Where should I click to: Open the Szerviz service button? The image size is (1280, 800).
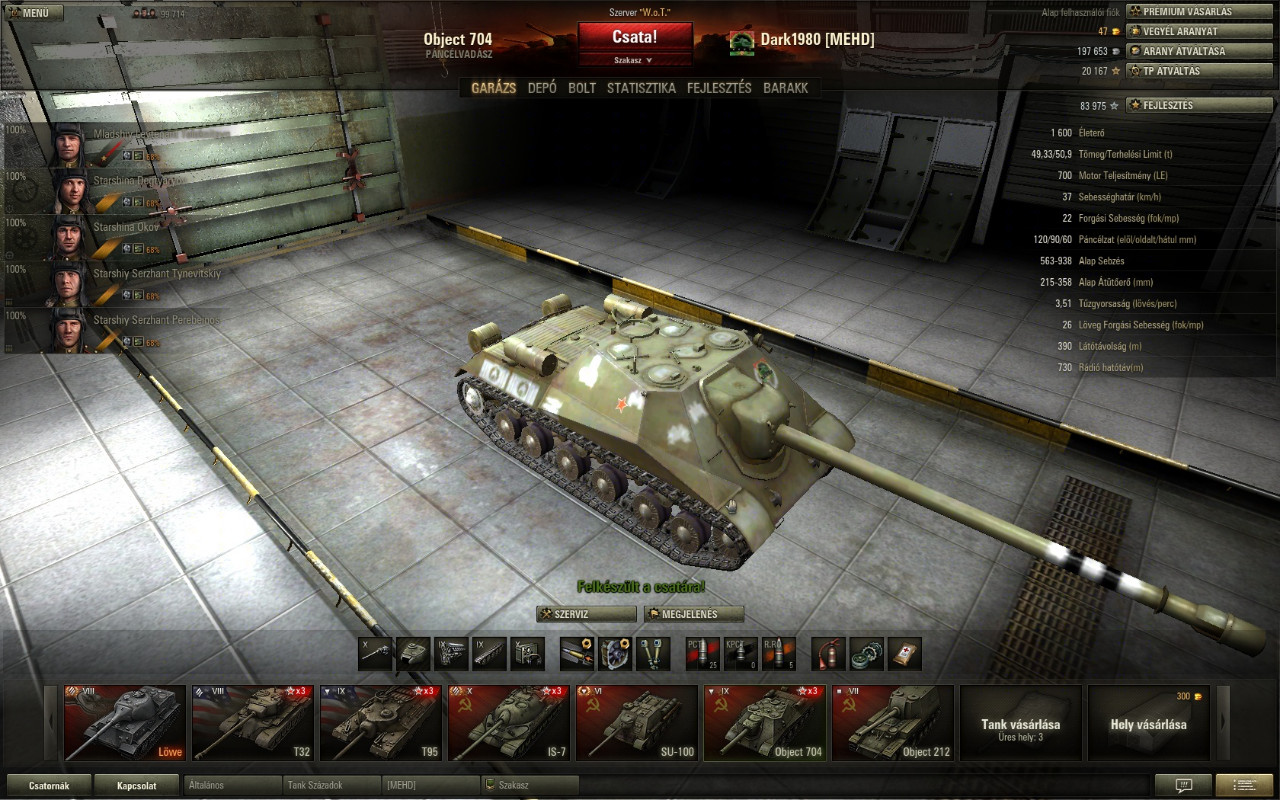click(586, 614)
